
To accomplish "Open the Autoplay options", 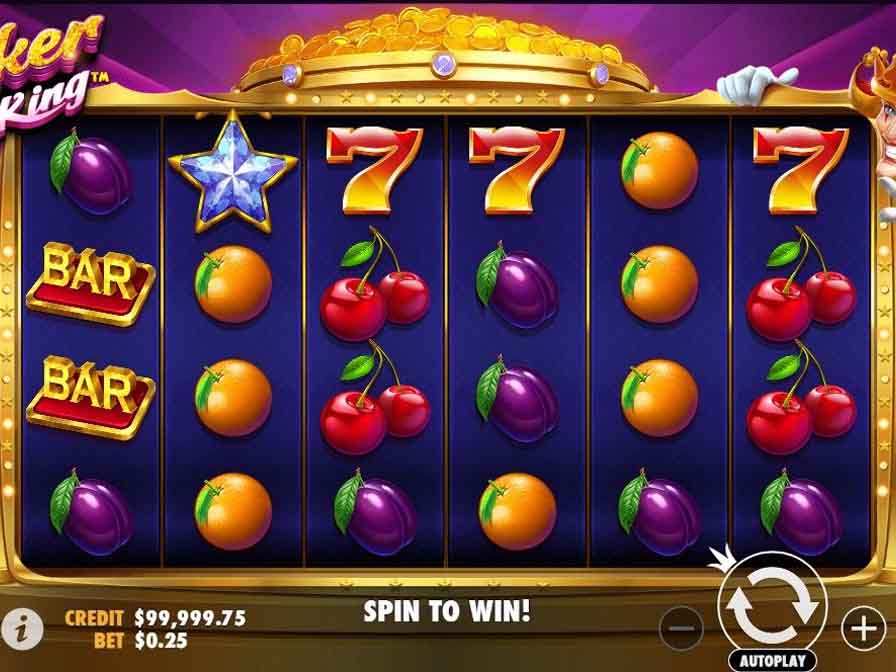I will click(770, 660).
